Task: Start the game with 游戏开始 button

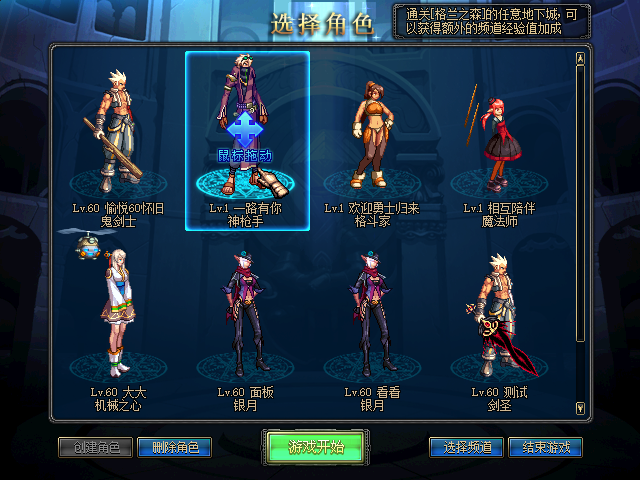Action: pyautogui.click(x=316, y=447)
